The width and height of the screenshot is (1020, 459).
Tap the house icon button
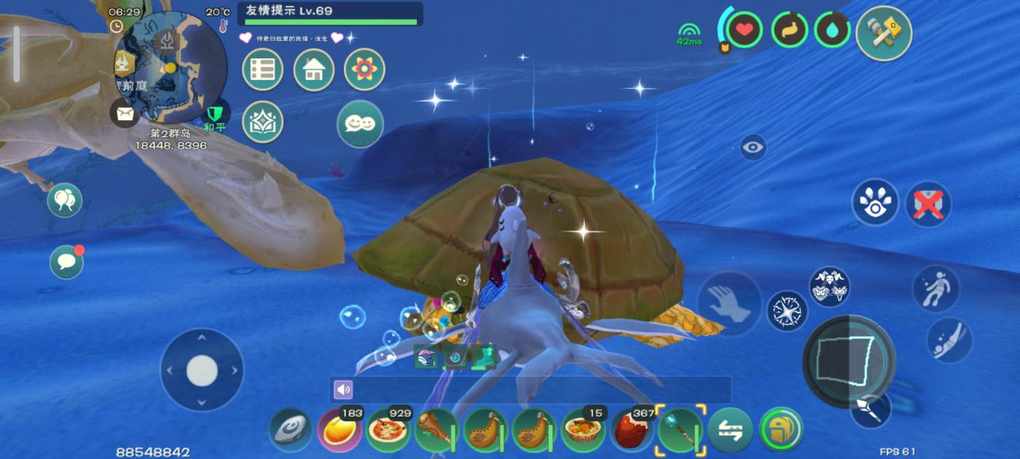314,69
